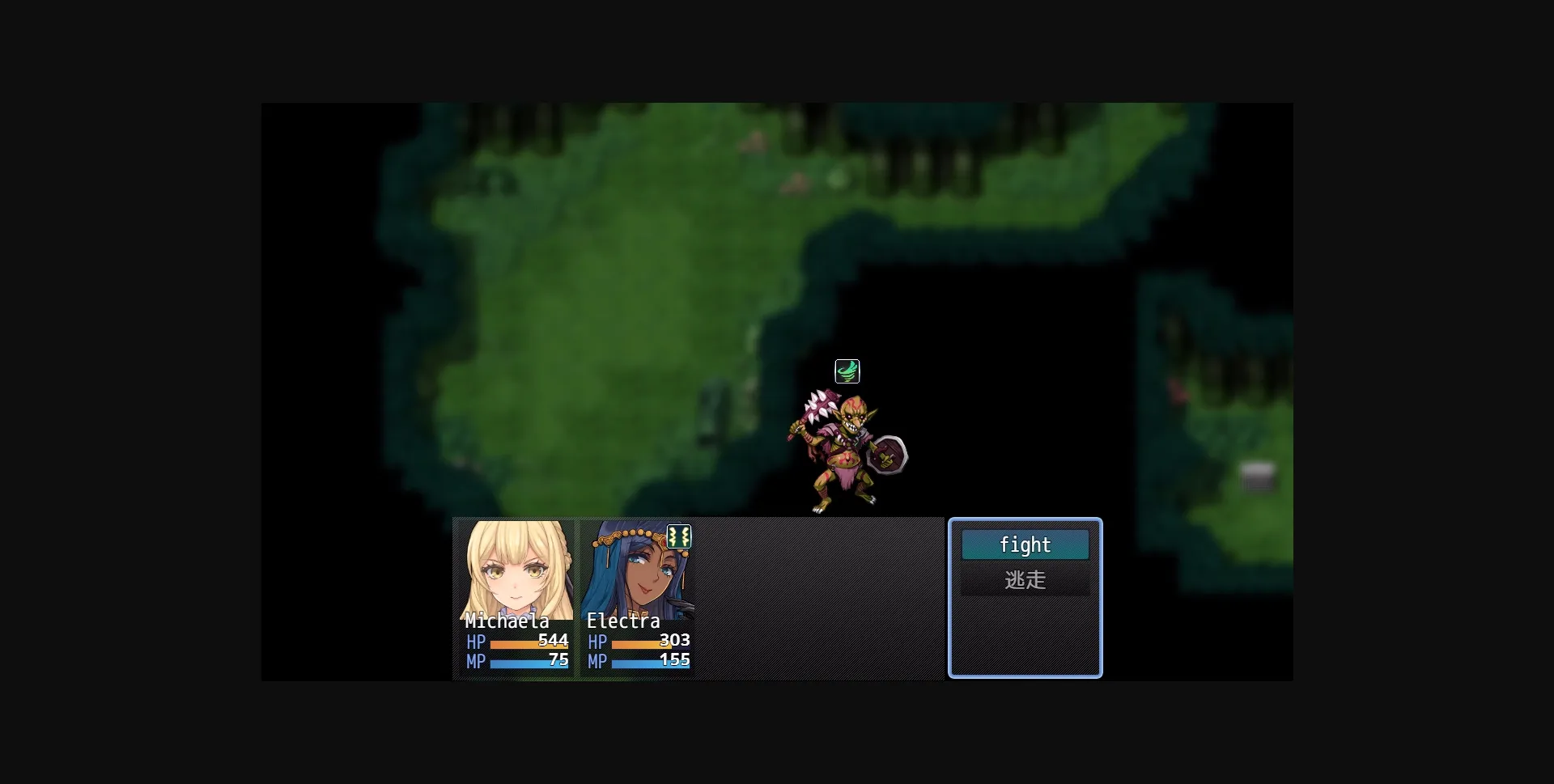Choose 逃走 to flee the battle
The image size is (1554, 784).
(1025, 580)
